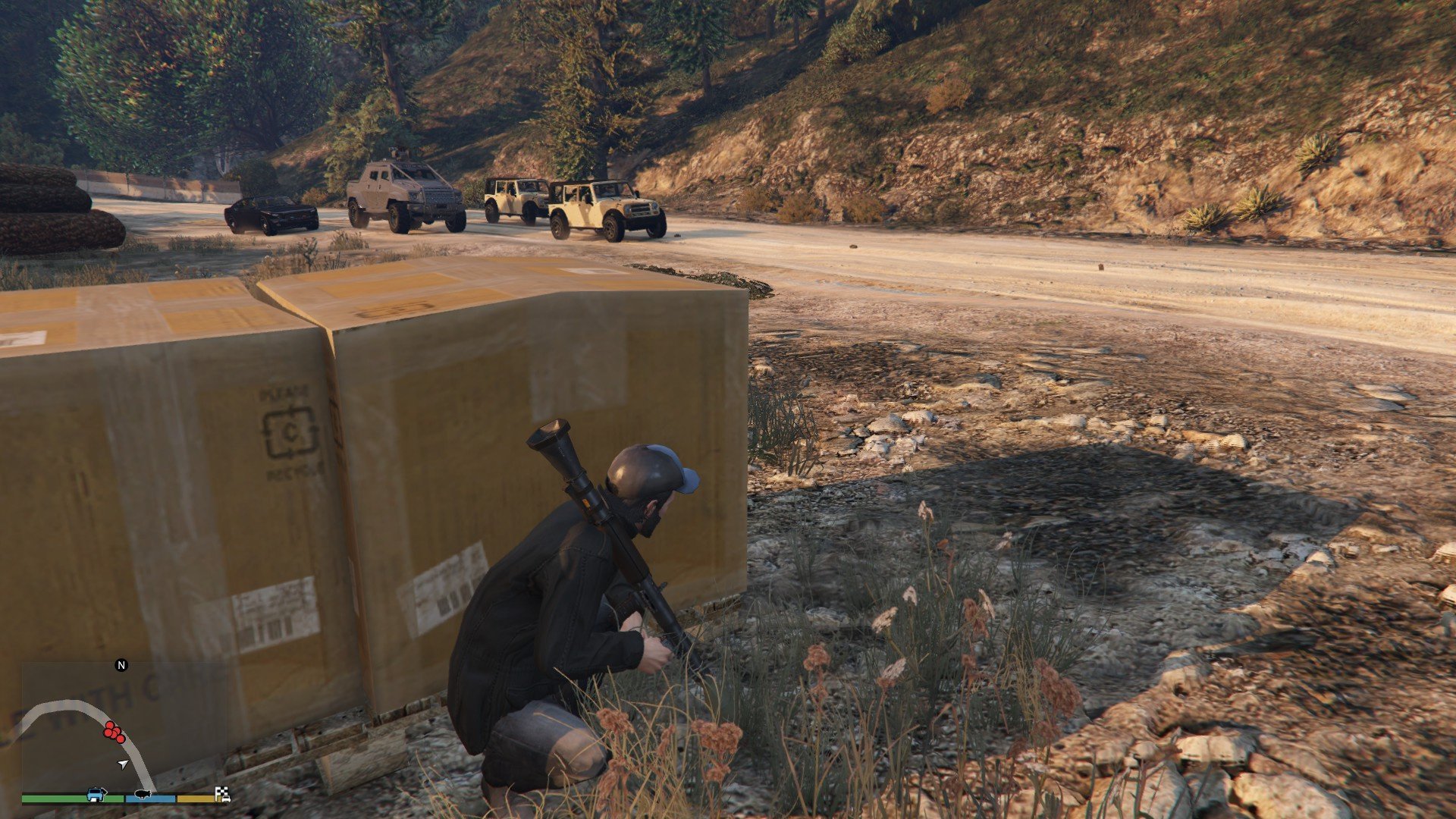This screenshot has height=819, width=1456.
Task: Click the black blimp blip on minimap
Action: click(x=143, y=794)
